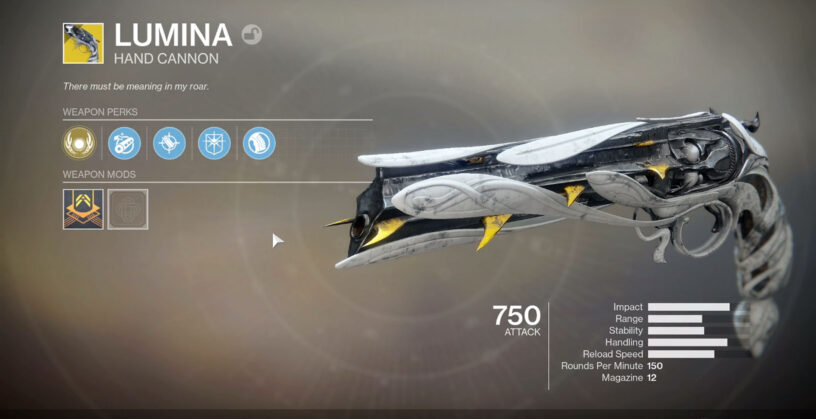Screen dimensions: 816x419
Task: Select the shield-shaped starburst perk icon
Action: coord(214,143)
